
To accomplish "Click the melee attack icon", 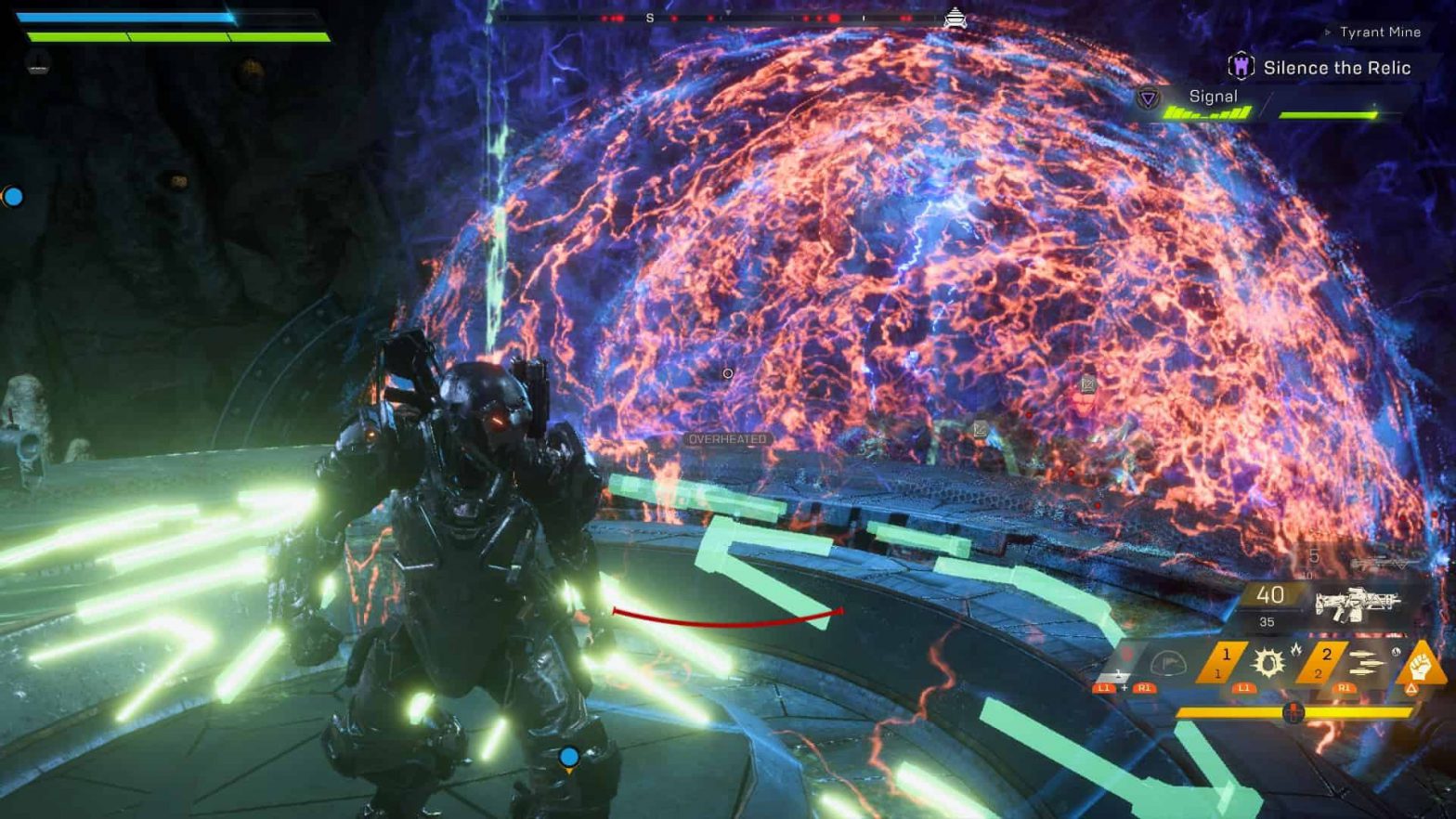I will point(1167,661).
